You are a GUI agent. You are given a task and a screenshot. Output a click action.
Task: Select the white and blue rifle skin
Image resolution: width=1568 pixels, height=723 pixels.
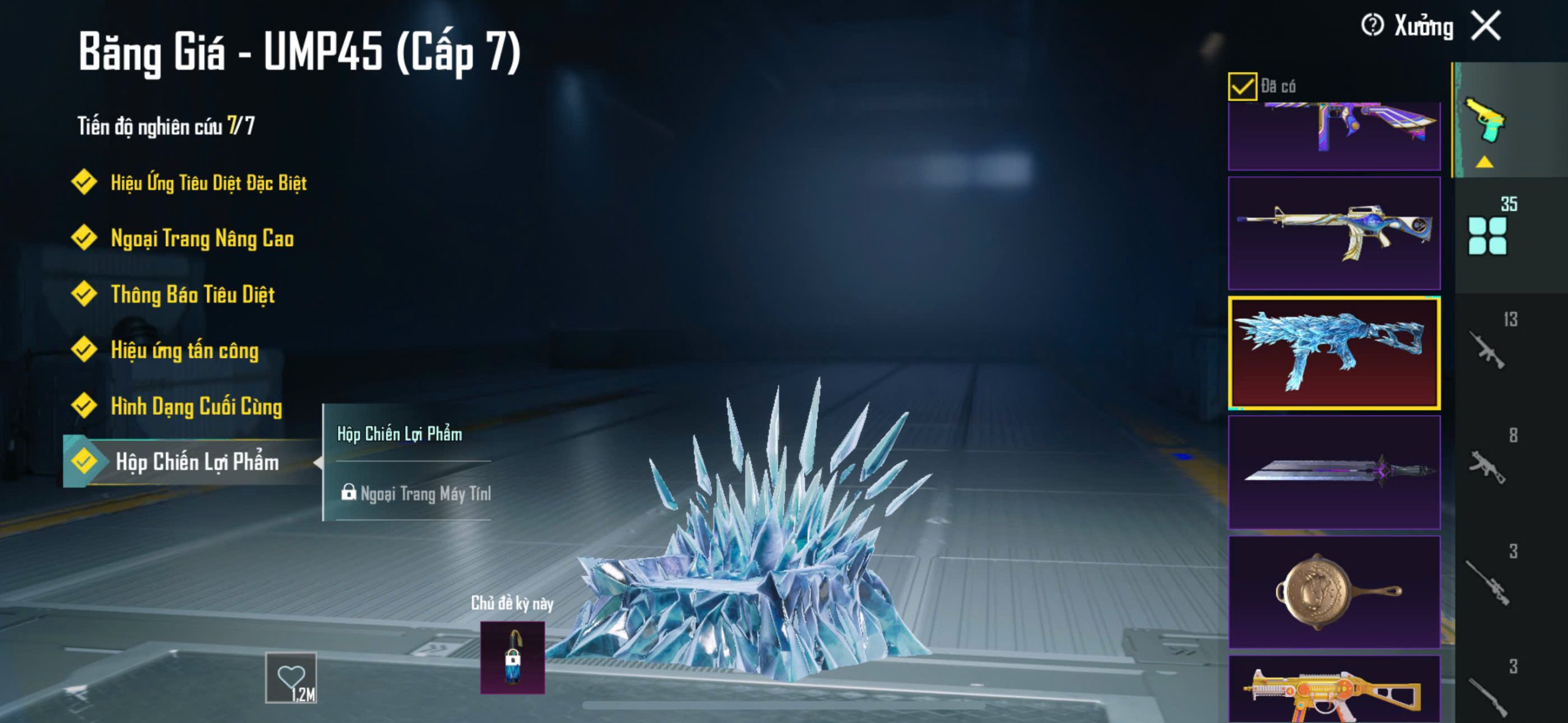1334,233
